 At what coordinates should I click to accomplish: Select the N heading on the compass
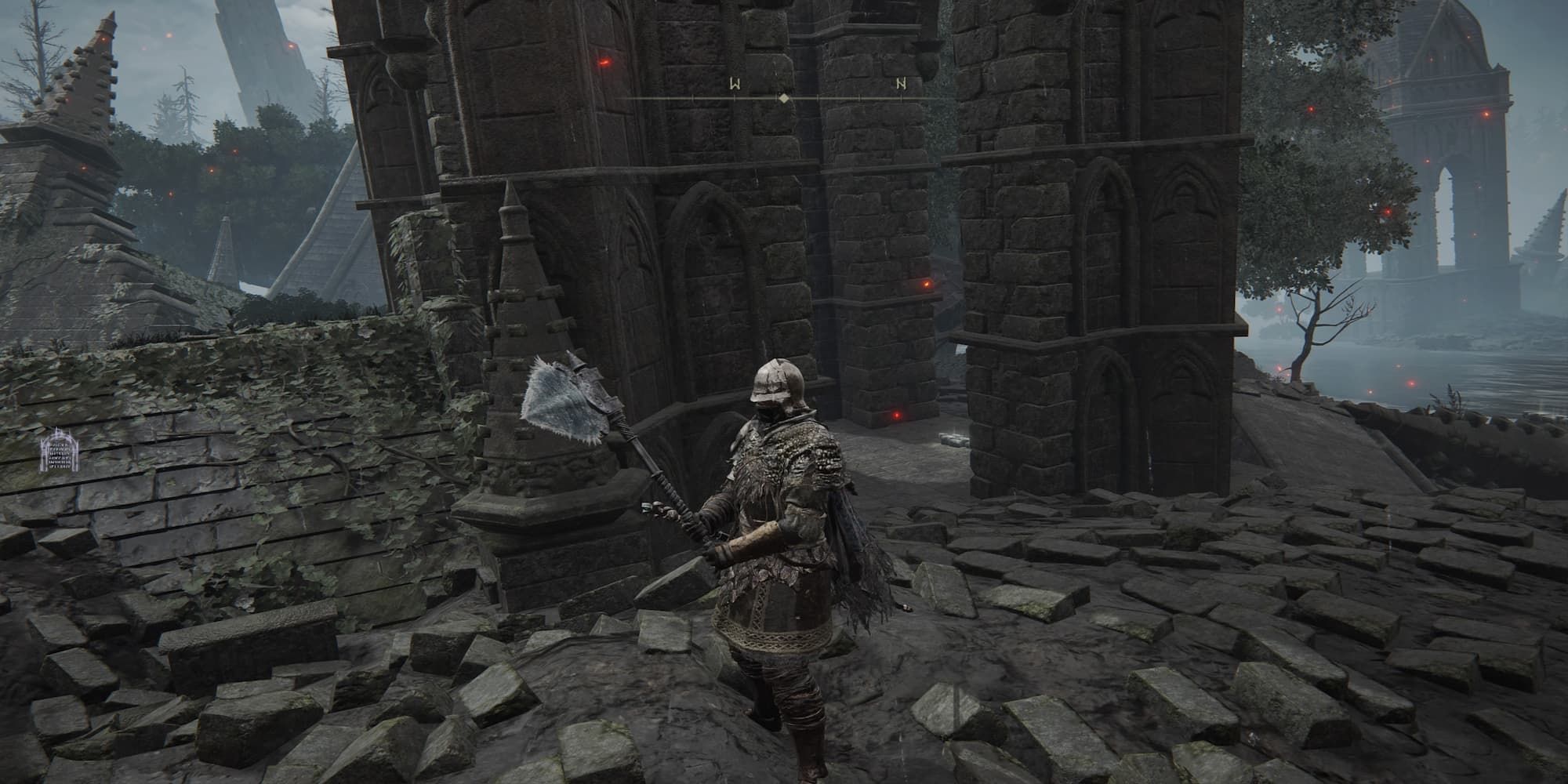pyautogui.click(x=902, y=83)
